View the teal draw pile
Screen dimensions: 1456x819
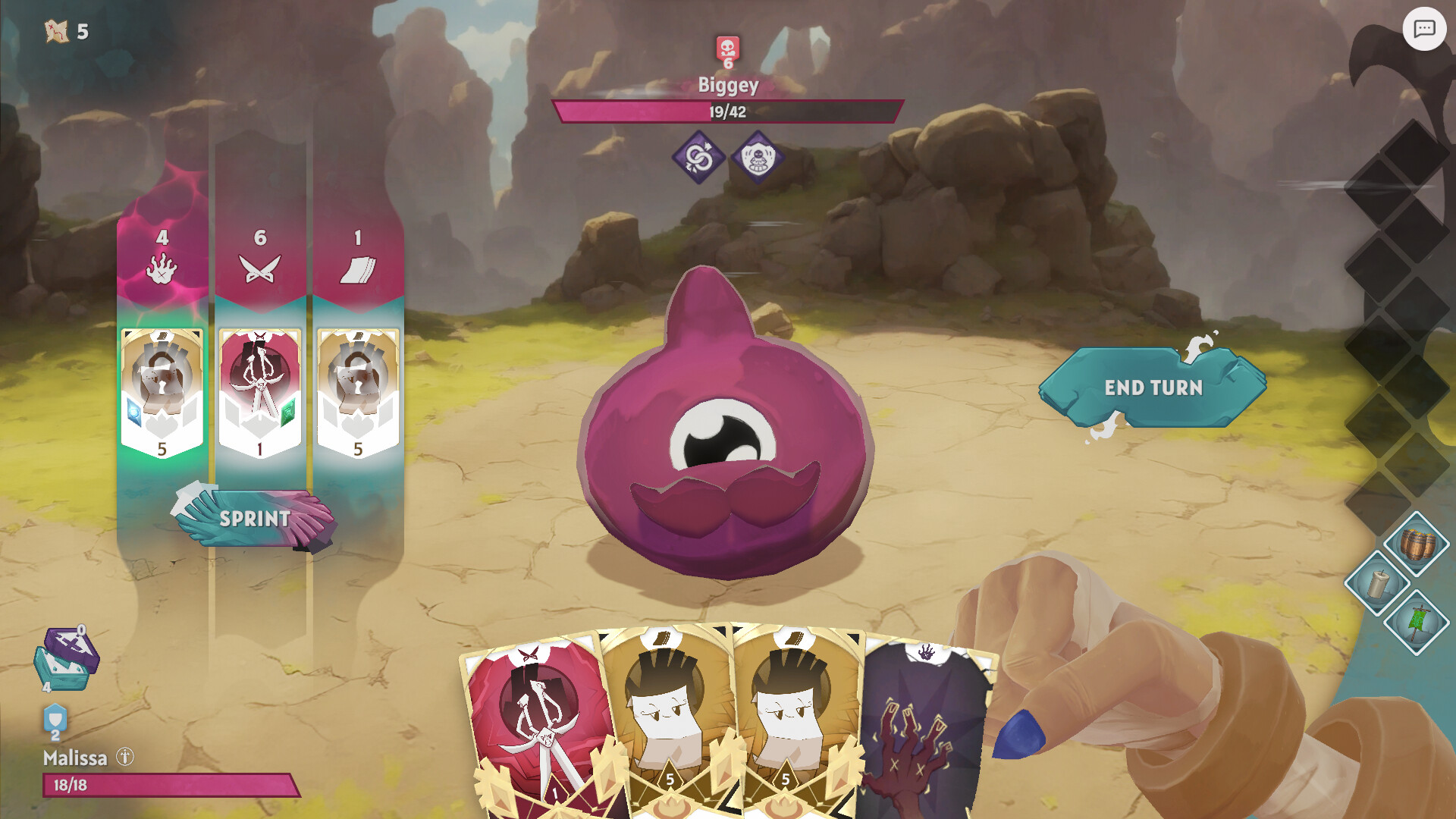59,673
